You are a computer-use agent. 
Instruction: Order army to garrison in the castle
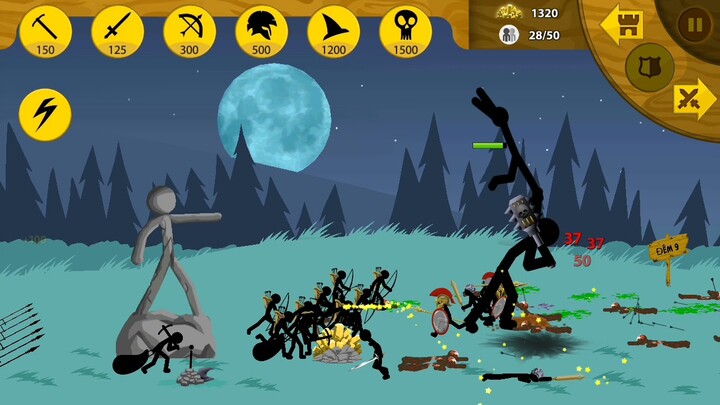[621, 24]
